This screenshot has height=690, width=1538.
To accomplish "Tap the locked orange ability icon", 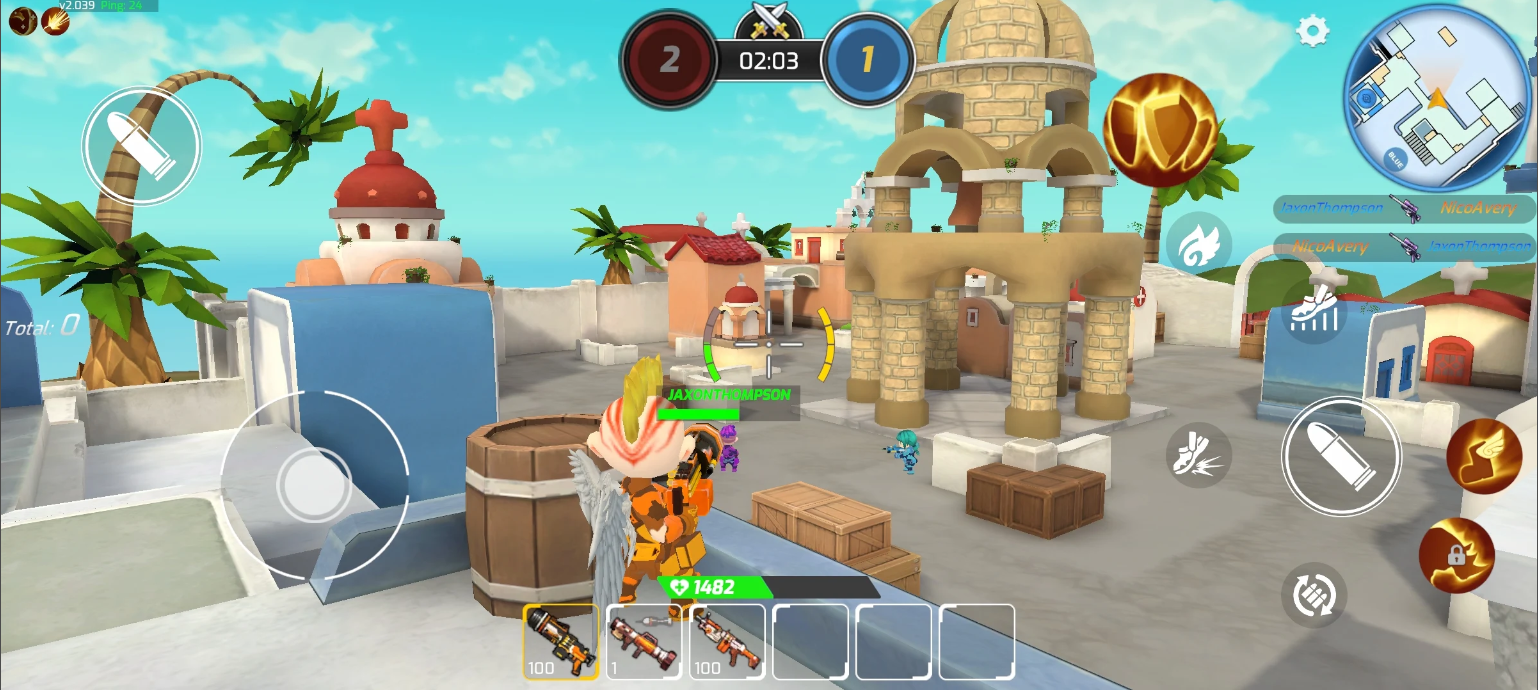I will click(1456, 556).
